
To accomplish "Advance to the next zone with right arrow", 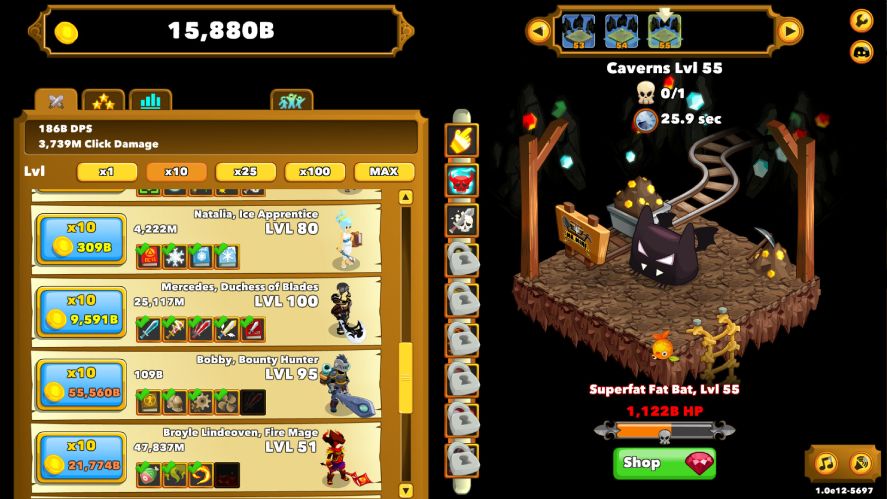I will [x=790, y=31].
